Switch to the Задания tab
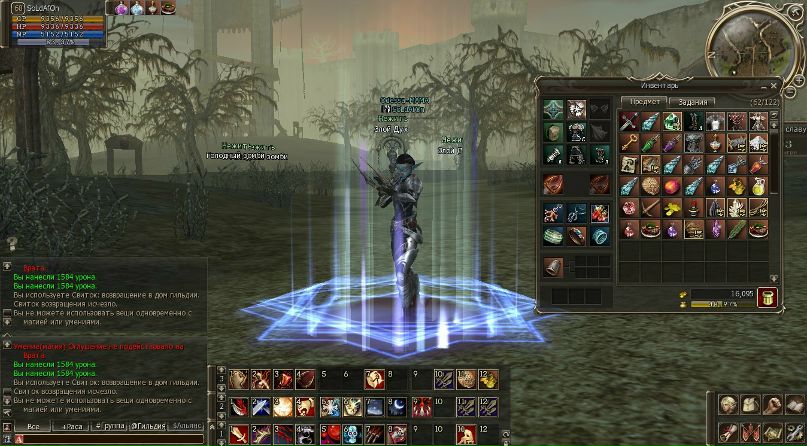Viewport: 807px width, 446px height. tap(690, 102)
